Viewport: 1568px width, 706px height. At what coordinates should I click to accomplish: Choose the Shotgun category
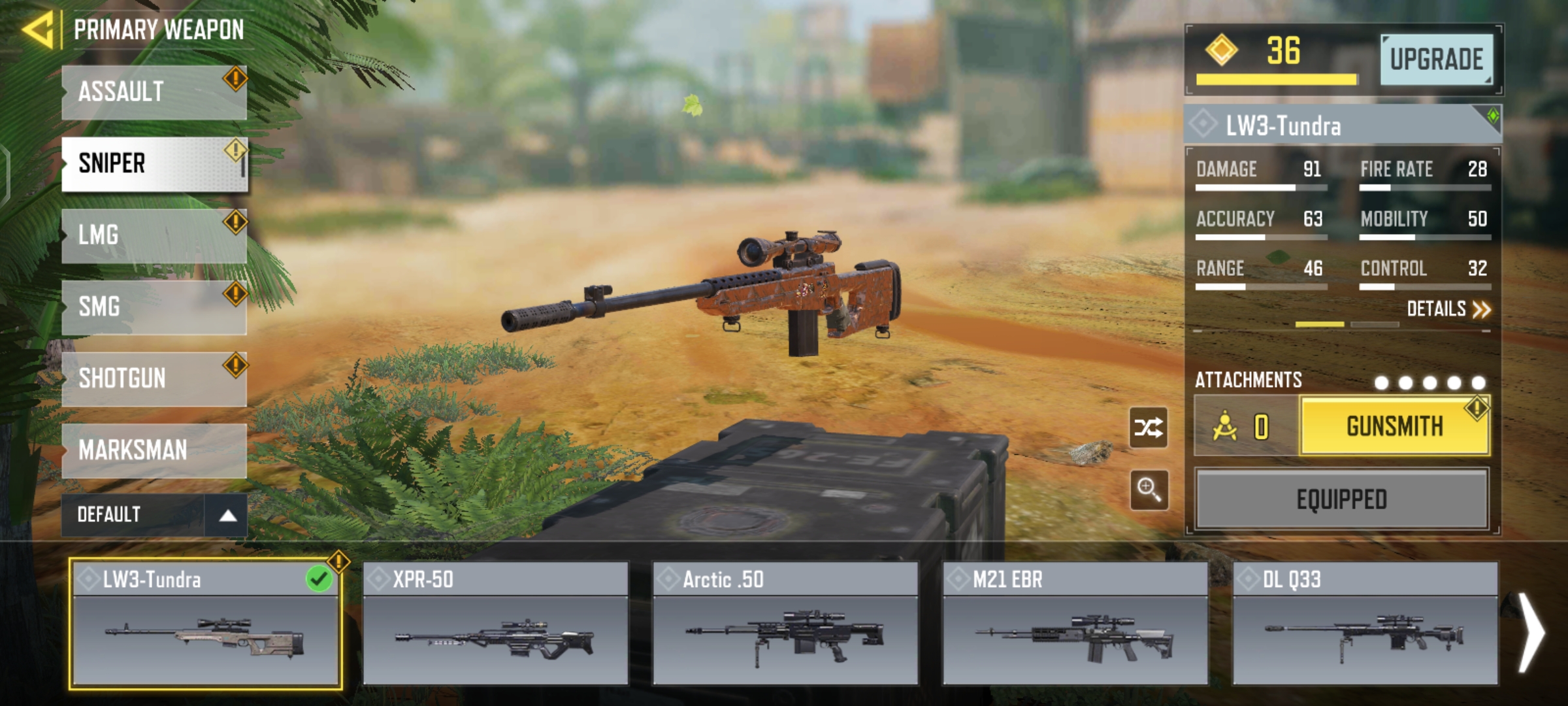154,378
